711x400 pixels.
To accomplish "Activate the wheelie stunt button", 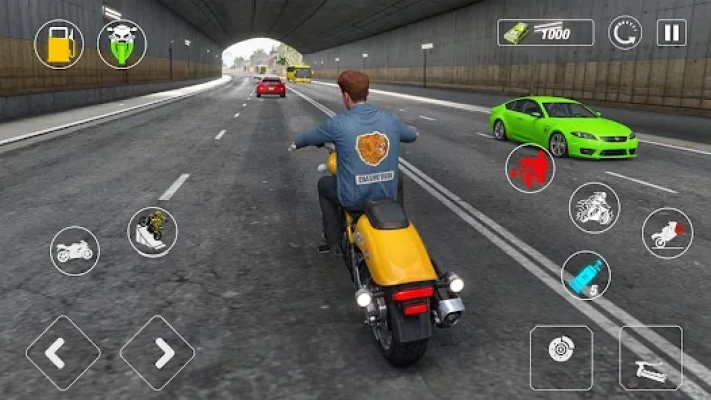I will (666, 233).
